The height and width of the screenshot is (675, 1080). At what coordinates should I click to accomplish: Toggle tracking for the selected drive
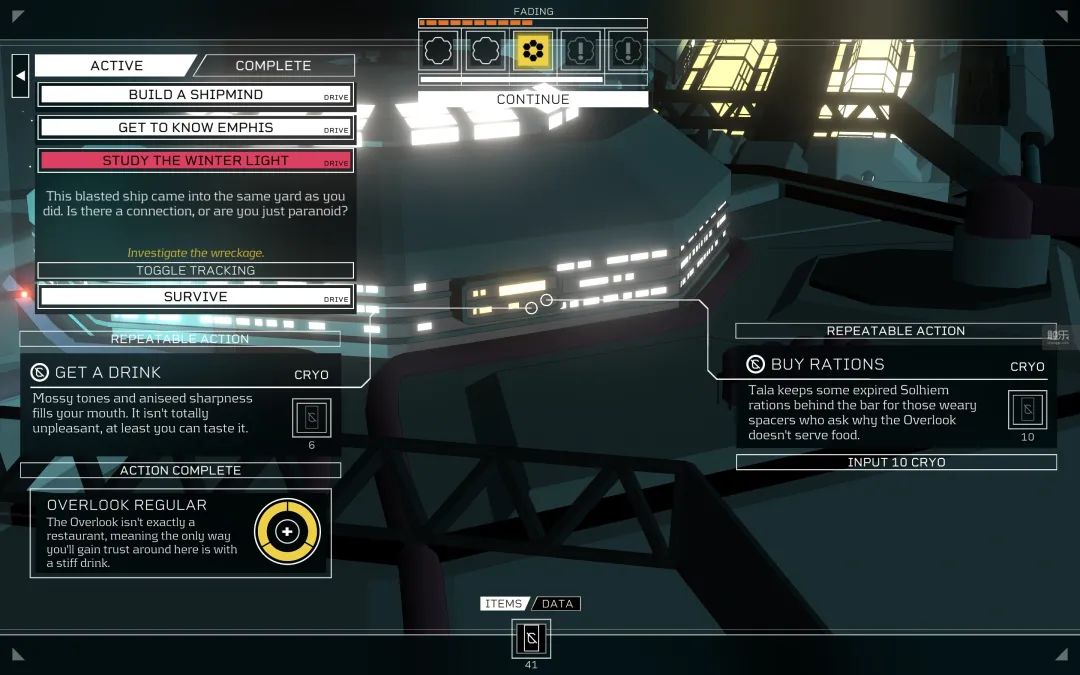[195, 271]
